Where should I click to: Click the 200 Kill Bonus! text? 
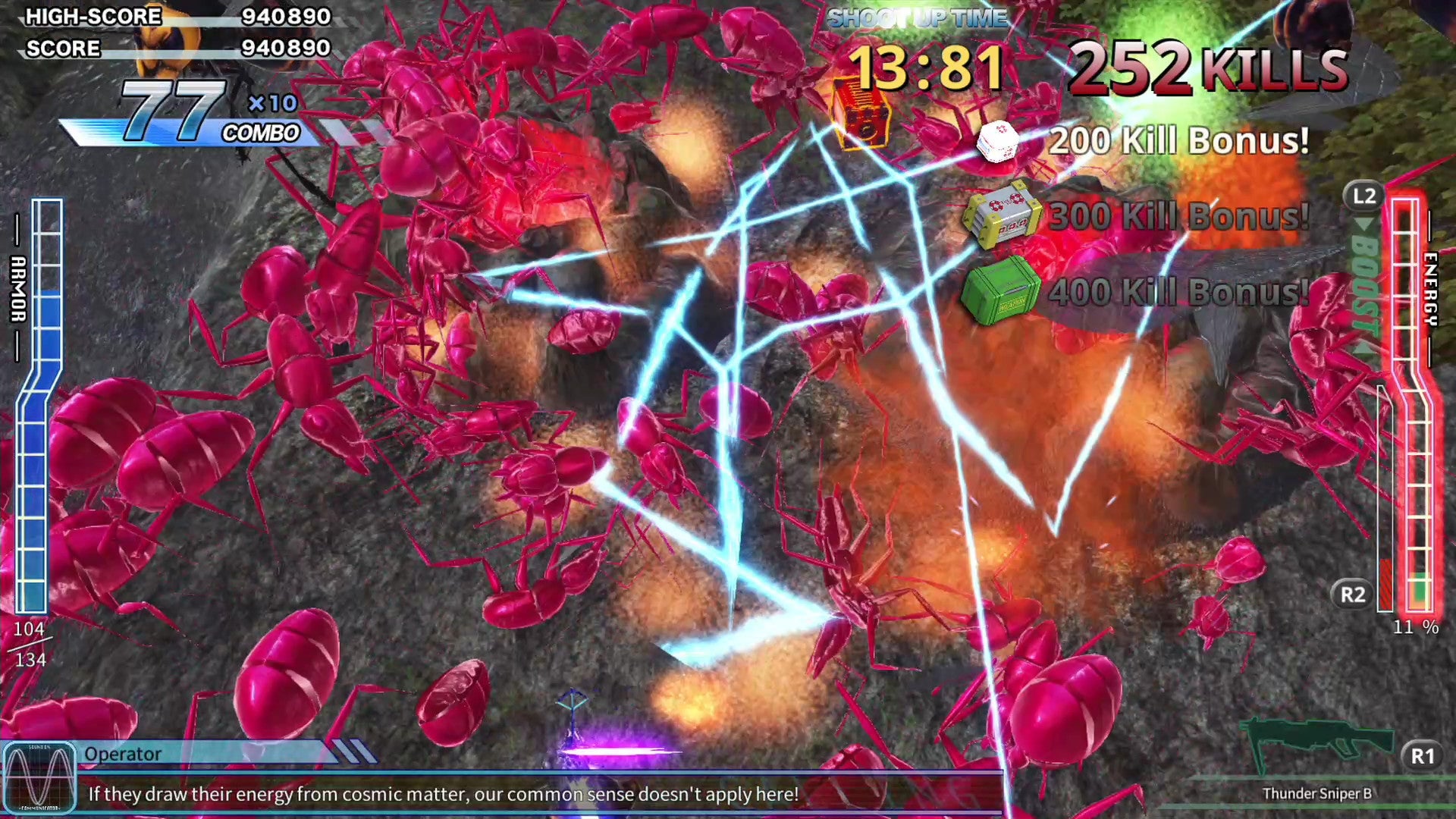coord(1178,140)
